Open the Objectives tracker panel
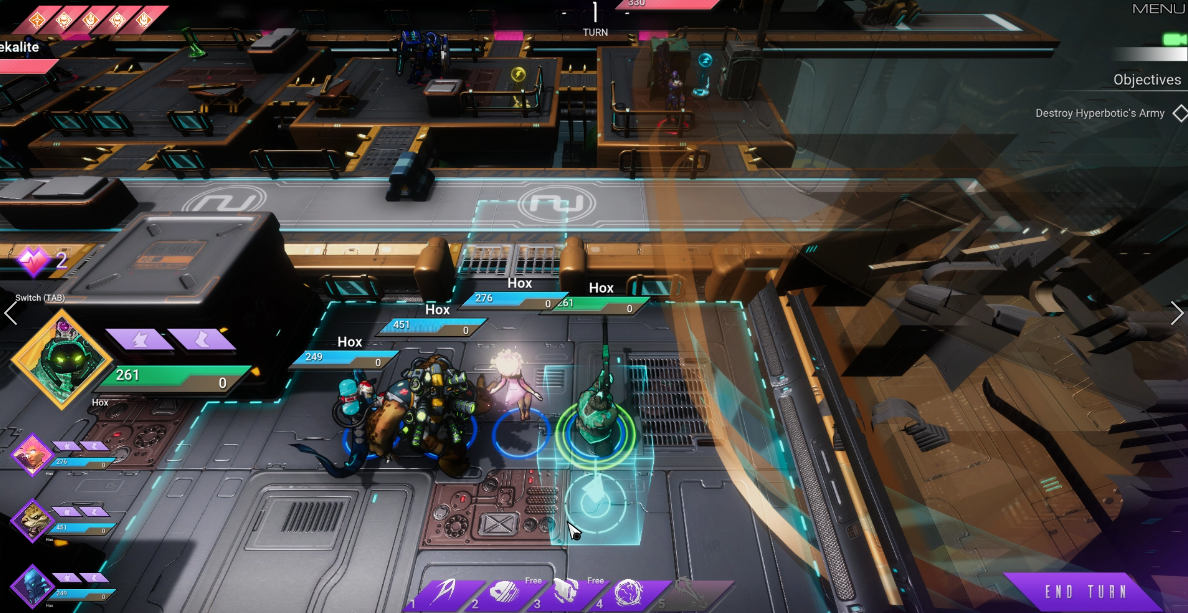 pos(1147,80)
